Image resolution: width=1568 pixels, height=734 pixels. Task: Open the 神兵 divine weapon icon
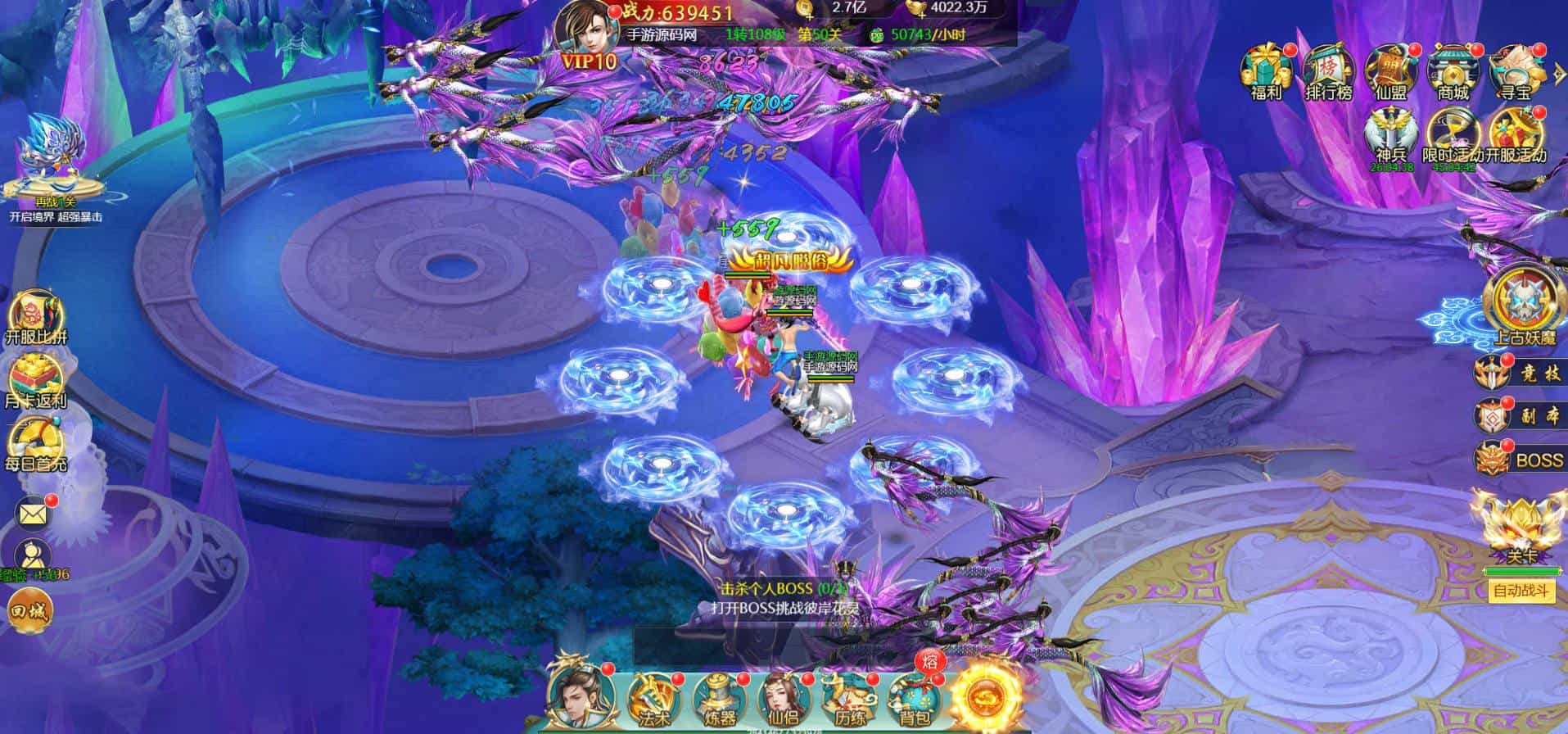[x=1390, y=138]
